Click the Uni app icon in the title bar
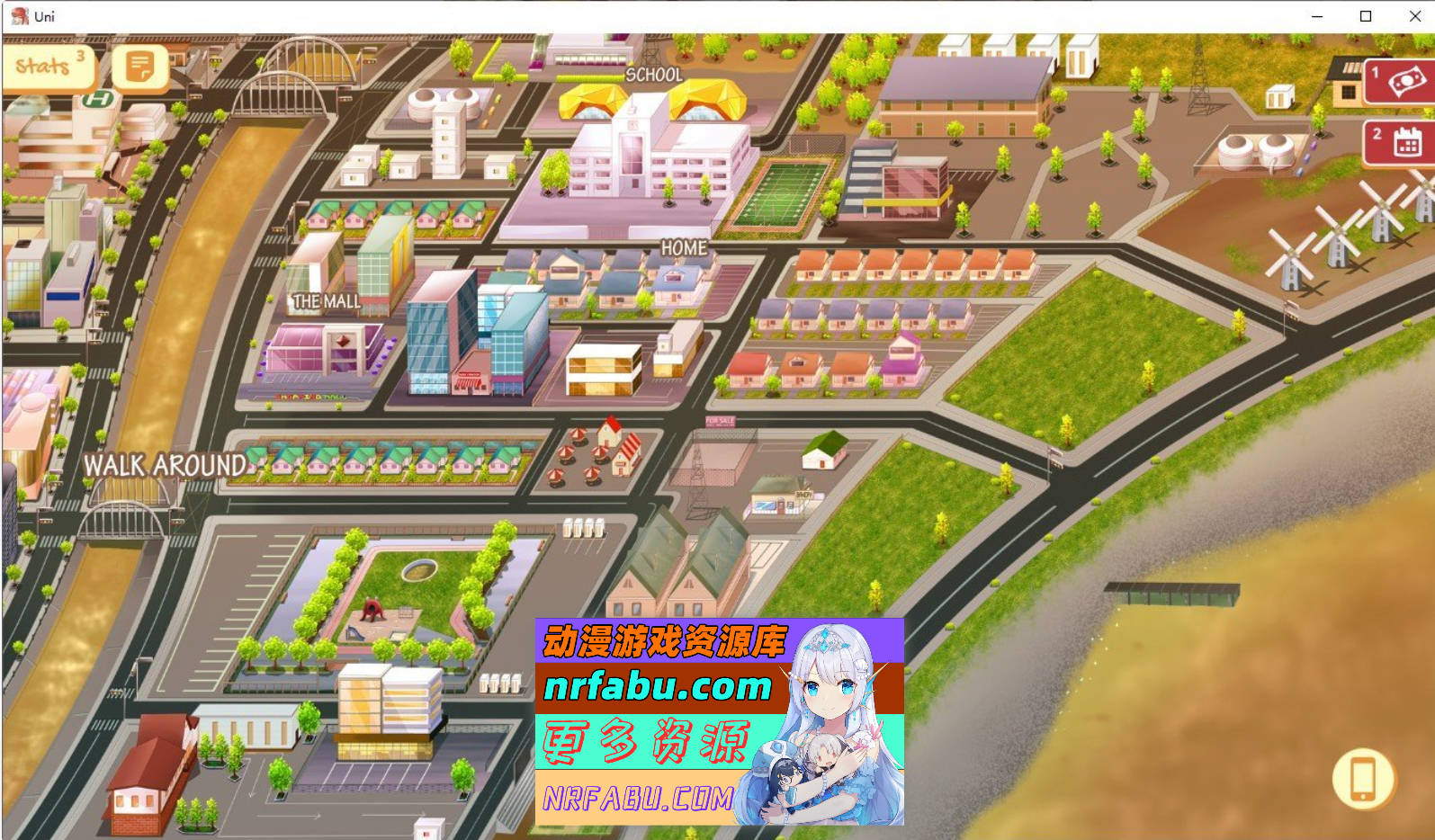This screenshot has width=1435, height=840. coord(18,15)
